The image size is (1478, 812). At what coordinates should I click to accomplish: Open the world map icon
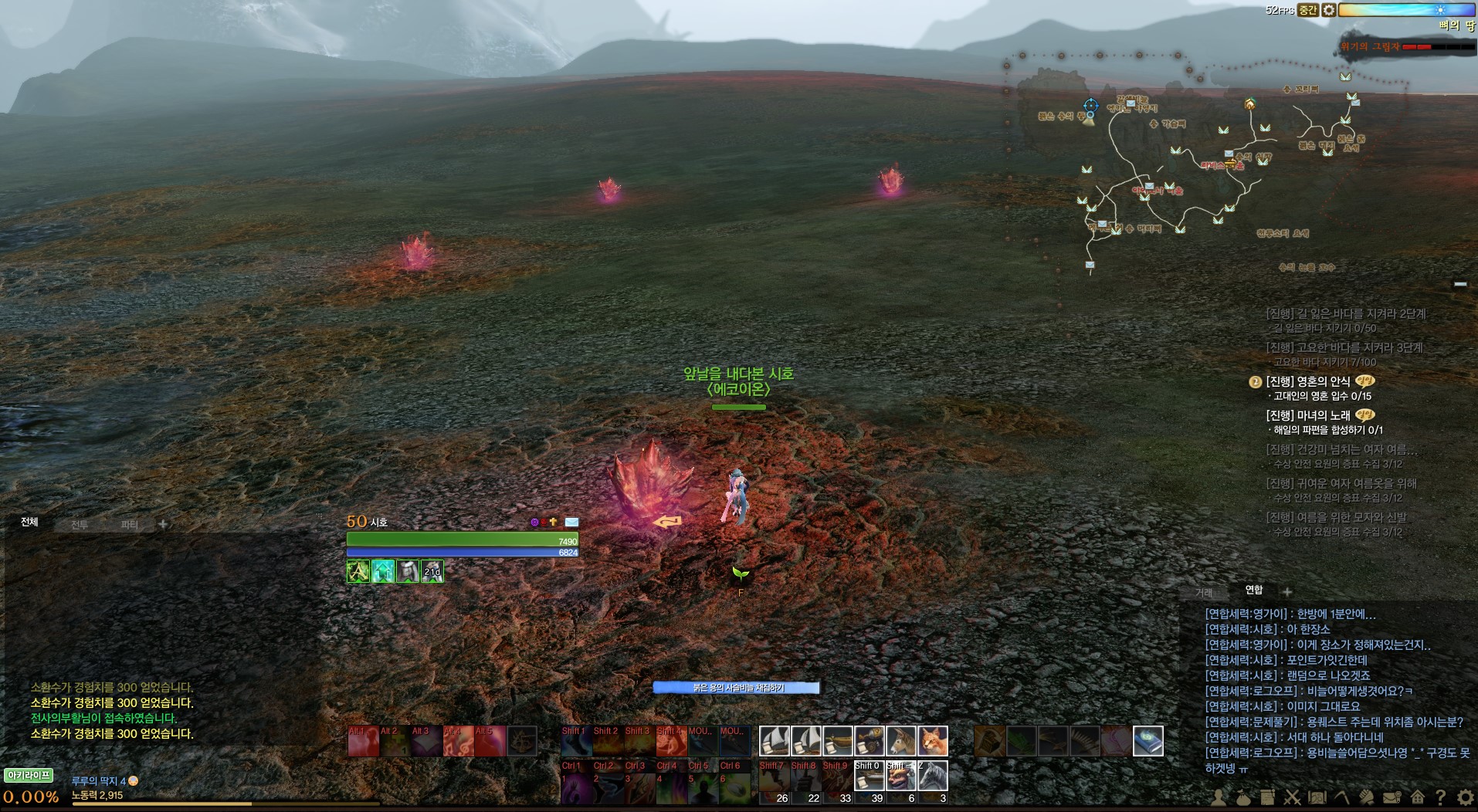pyautogui.click(x=1317, y=797)
